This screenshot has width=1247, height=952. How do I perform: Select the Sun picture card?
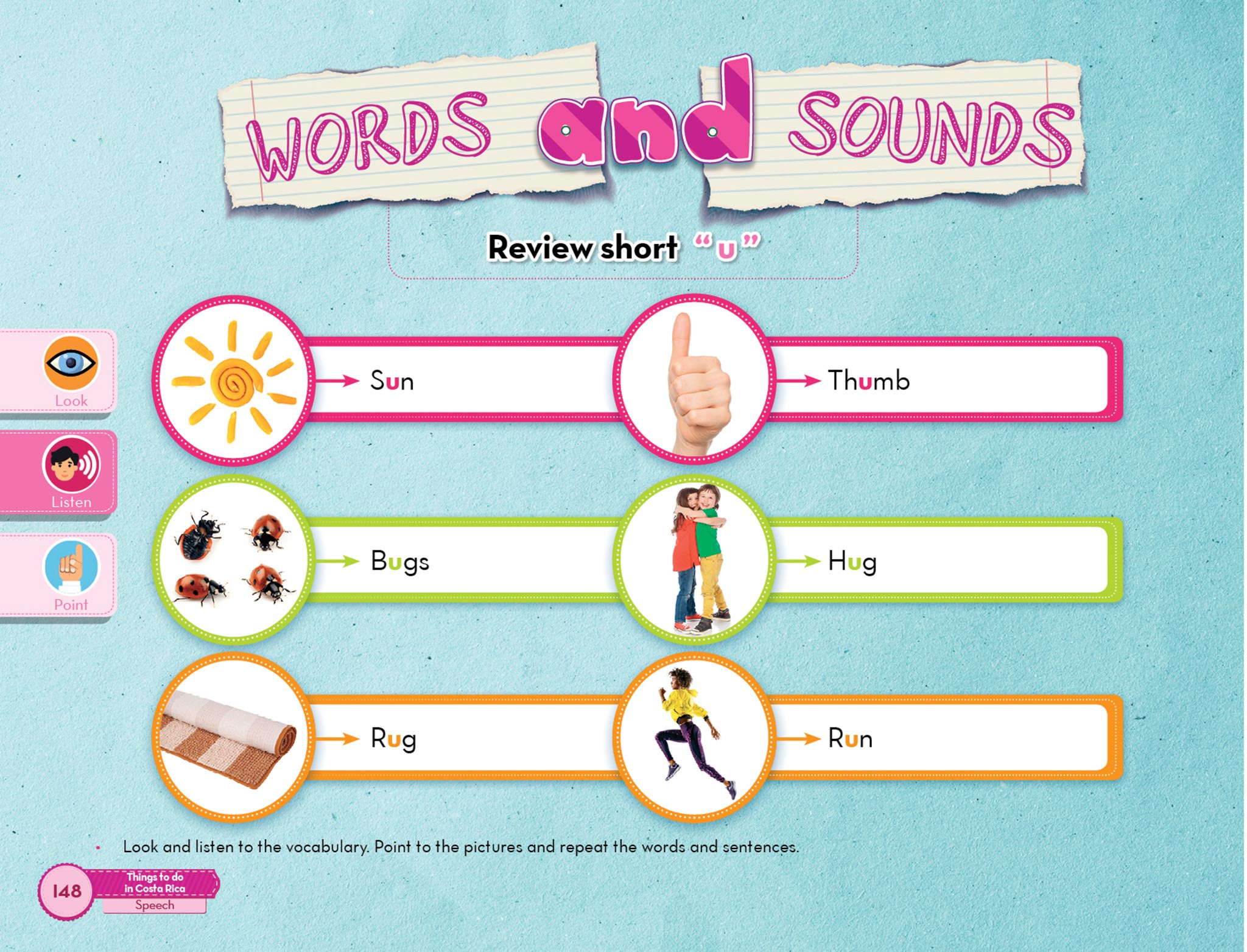click(233, 380)
